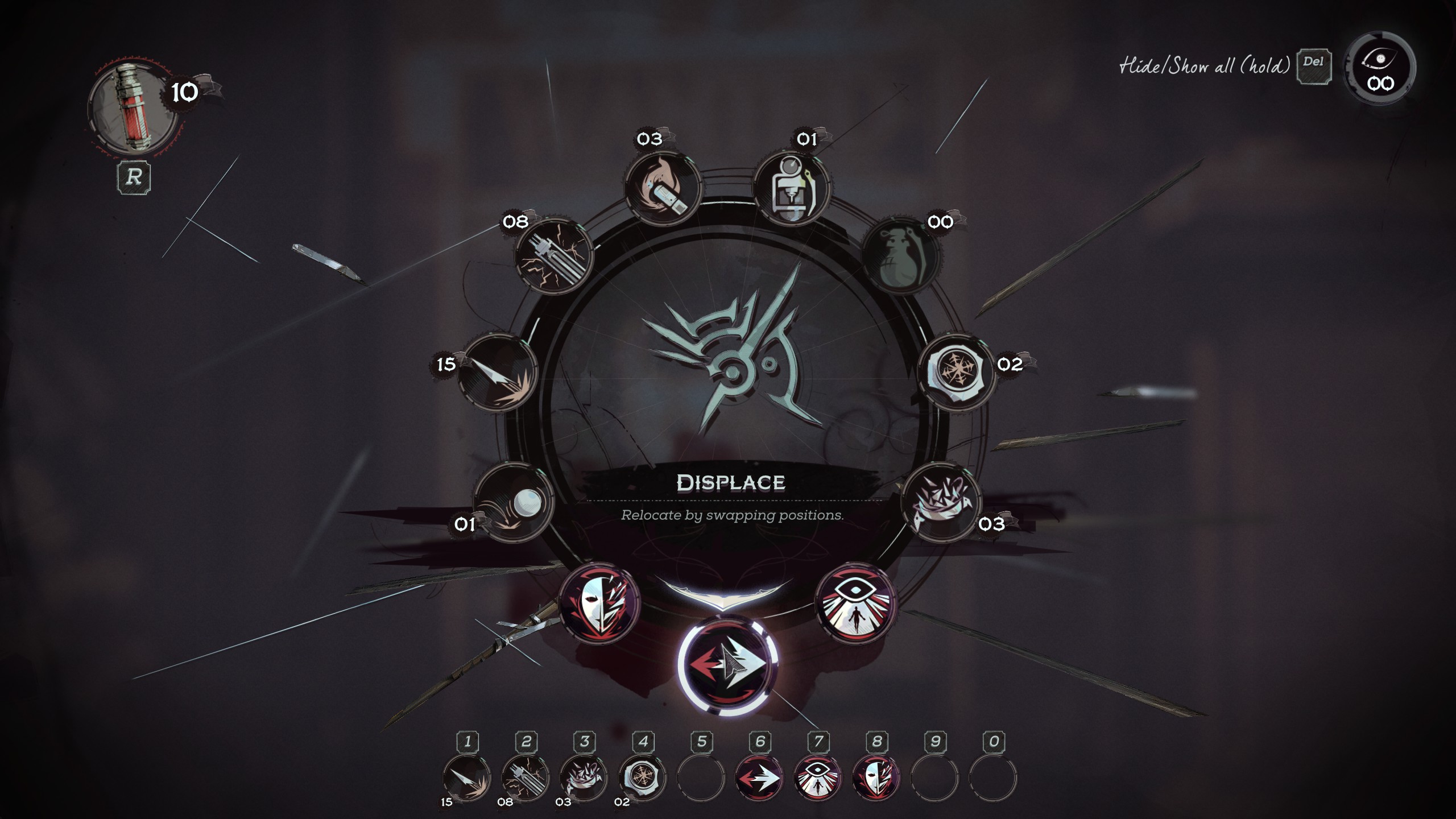The width and height of the screenshot is (1456, 819).
Task: Select quick slot 4 with the star mine
Action: tap(642, 777)
